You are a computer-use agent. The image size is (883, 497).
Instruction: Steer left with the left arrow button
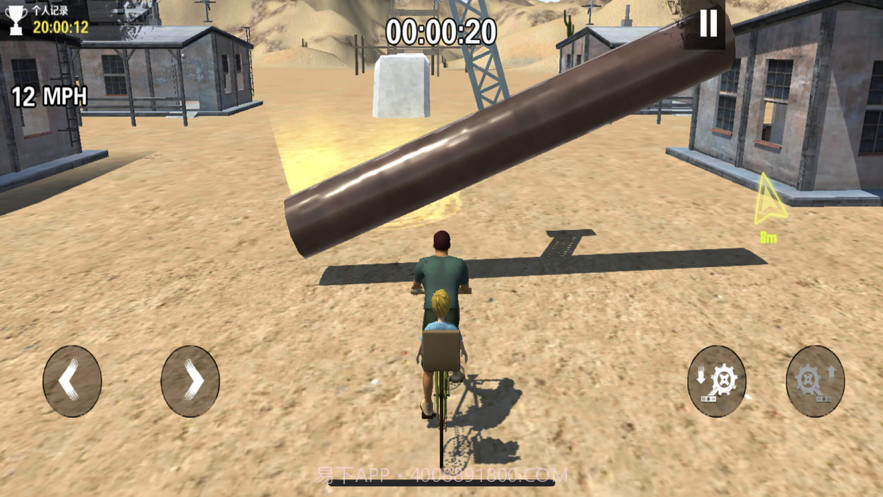click(72, 381)
